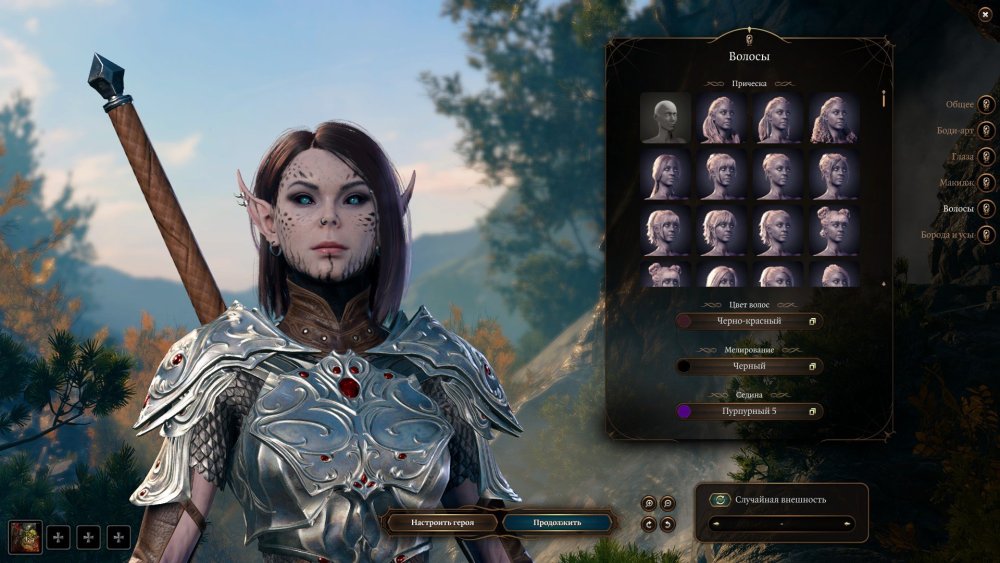This screenshot has height=563, width=1000.
Task: Change the Мелирование Черный color selector
Action: point(749,366)
